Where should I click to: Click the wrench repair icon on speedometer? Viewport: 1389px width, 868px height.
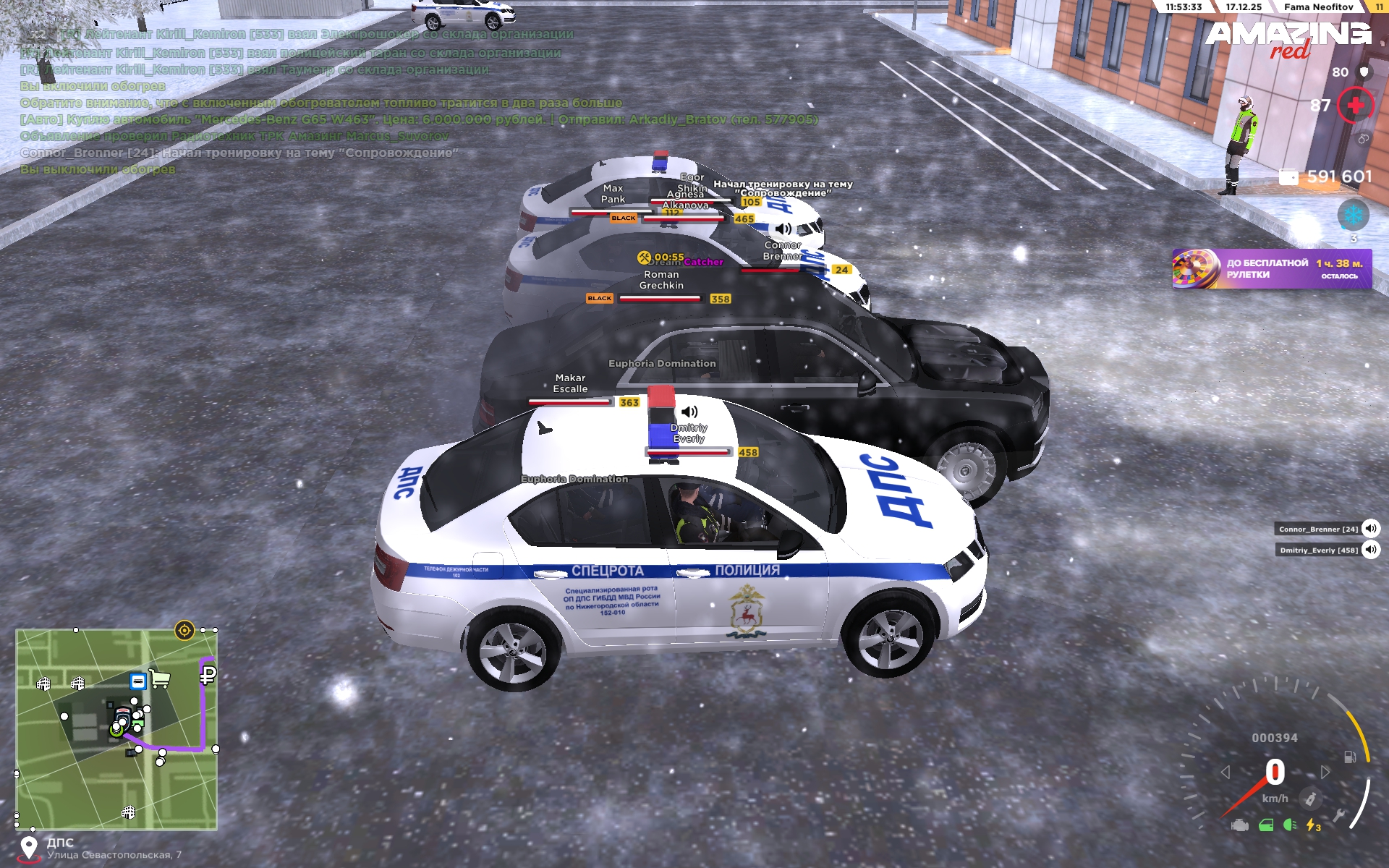coord(1338,815)
